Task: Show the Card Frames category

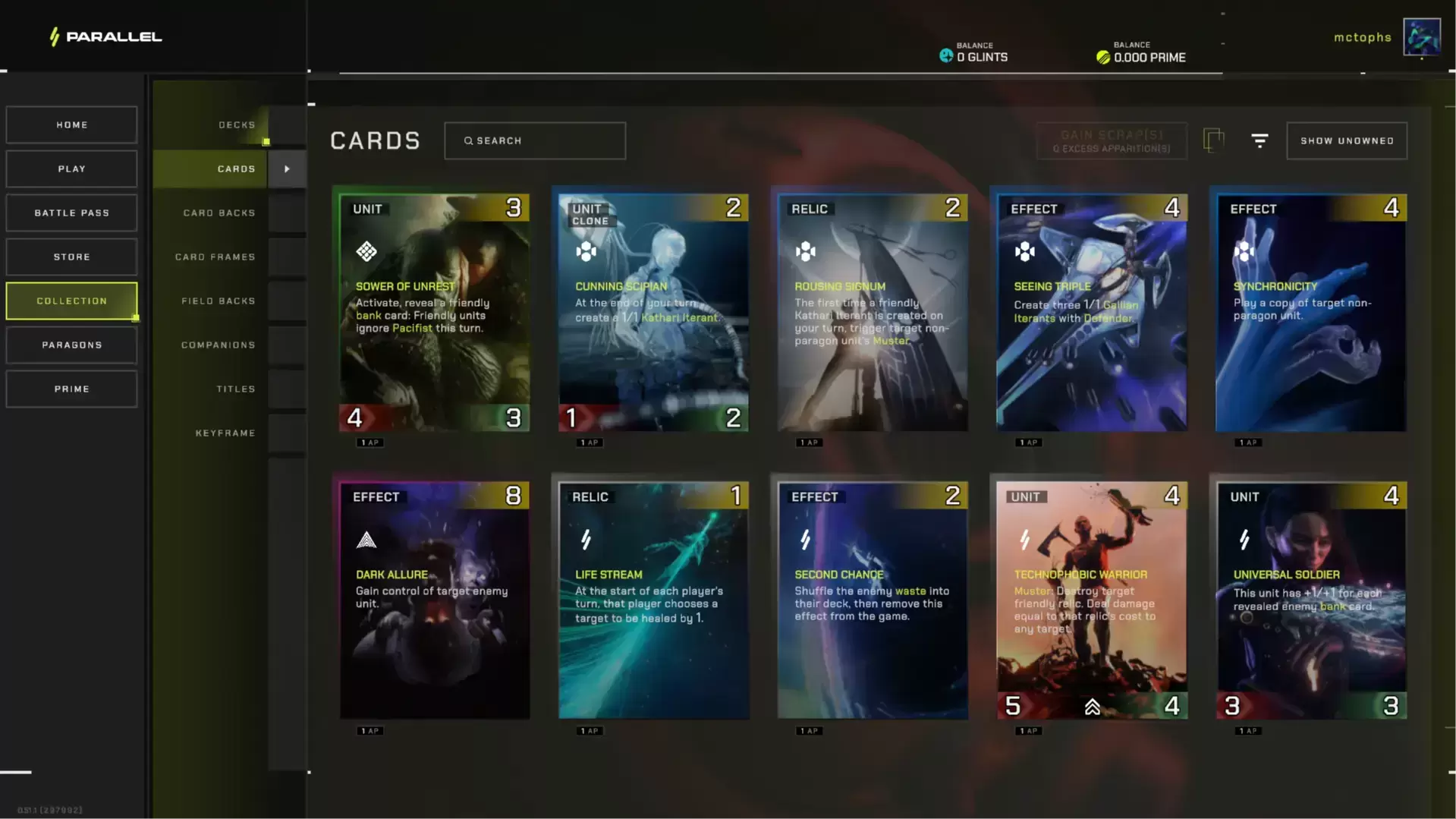Action: point(215,257)
